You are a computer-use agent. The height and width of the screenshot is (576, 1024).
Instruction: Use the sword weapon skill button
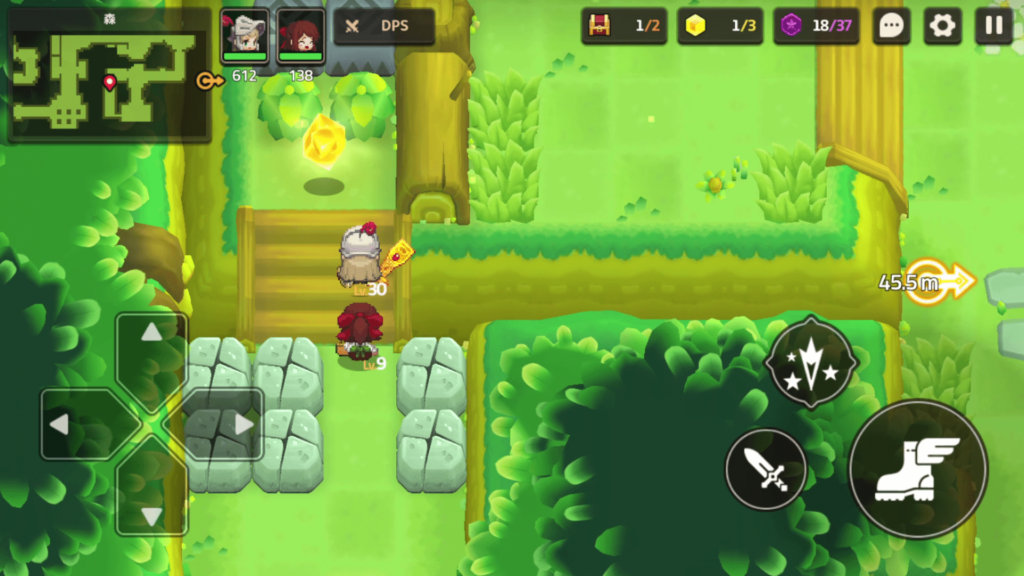tap(766, 469)
